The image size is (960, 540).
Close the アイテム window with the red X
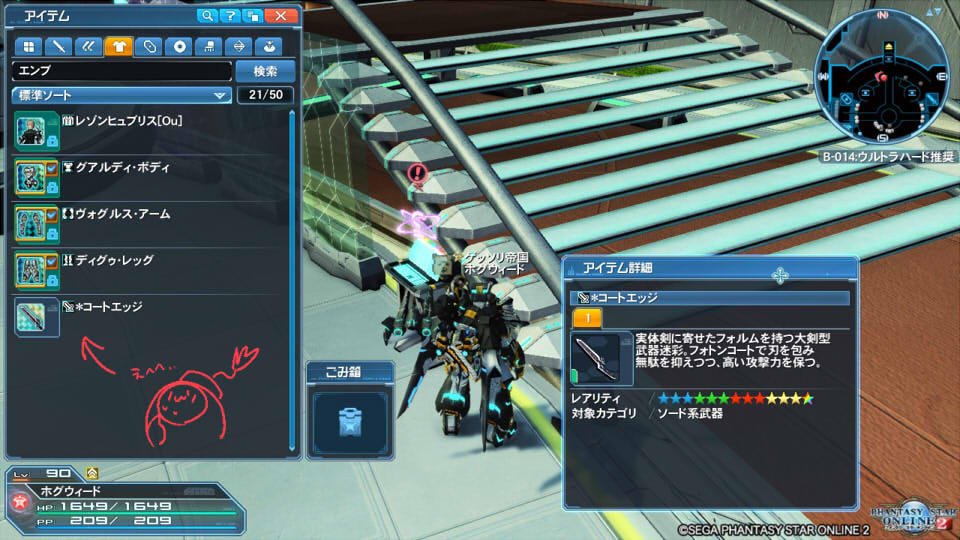(x=282, y=16)
